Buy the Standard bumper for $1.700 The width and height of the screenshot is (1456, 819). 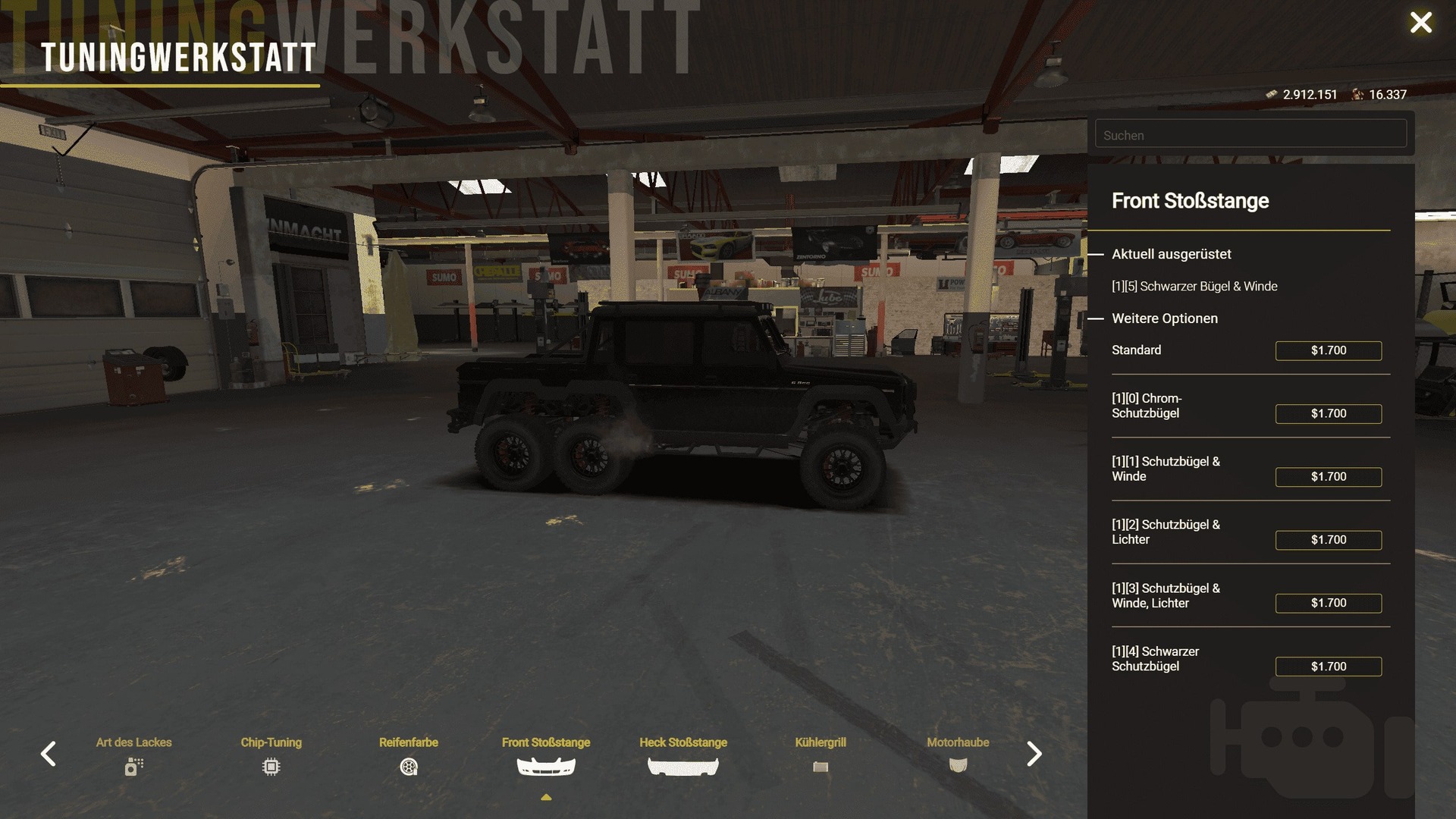1328,350
